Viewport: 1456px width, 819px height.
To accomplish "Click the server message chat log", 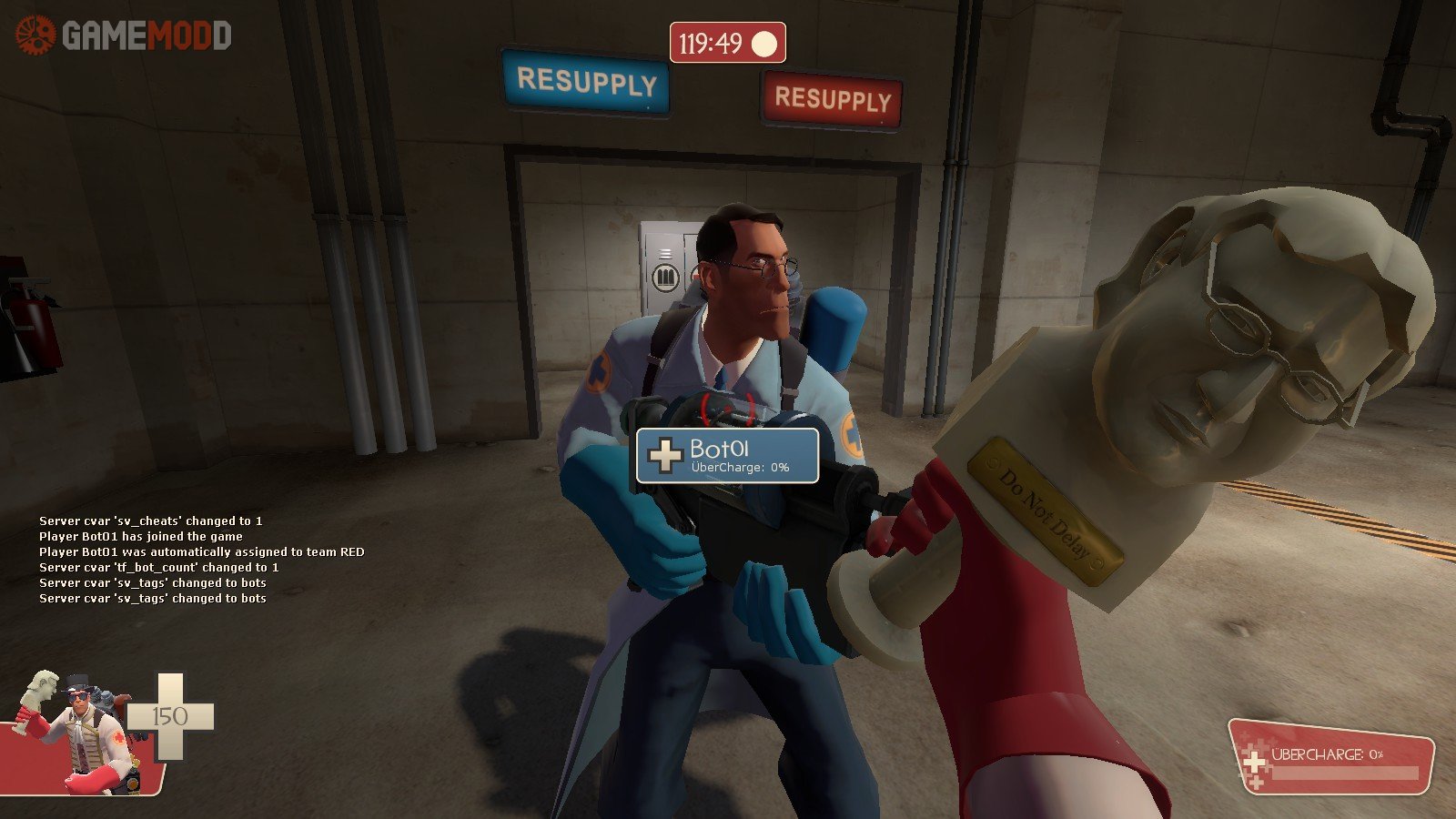I will coord(201,560).
